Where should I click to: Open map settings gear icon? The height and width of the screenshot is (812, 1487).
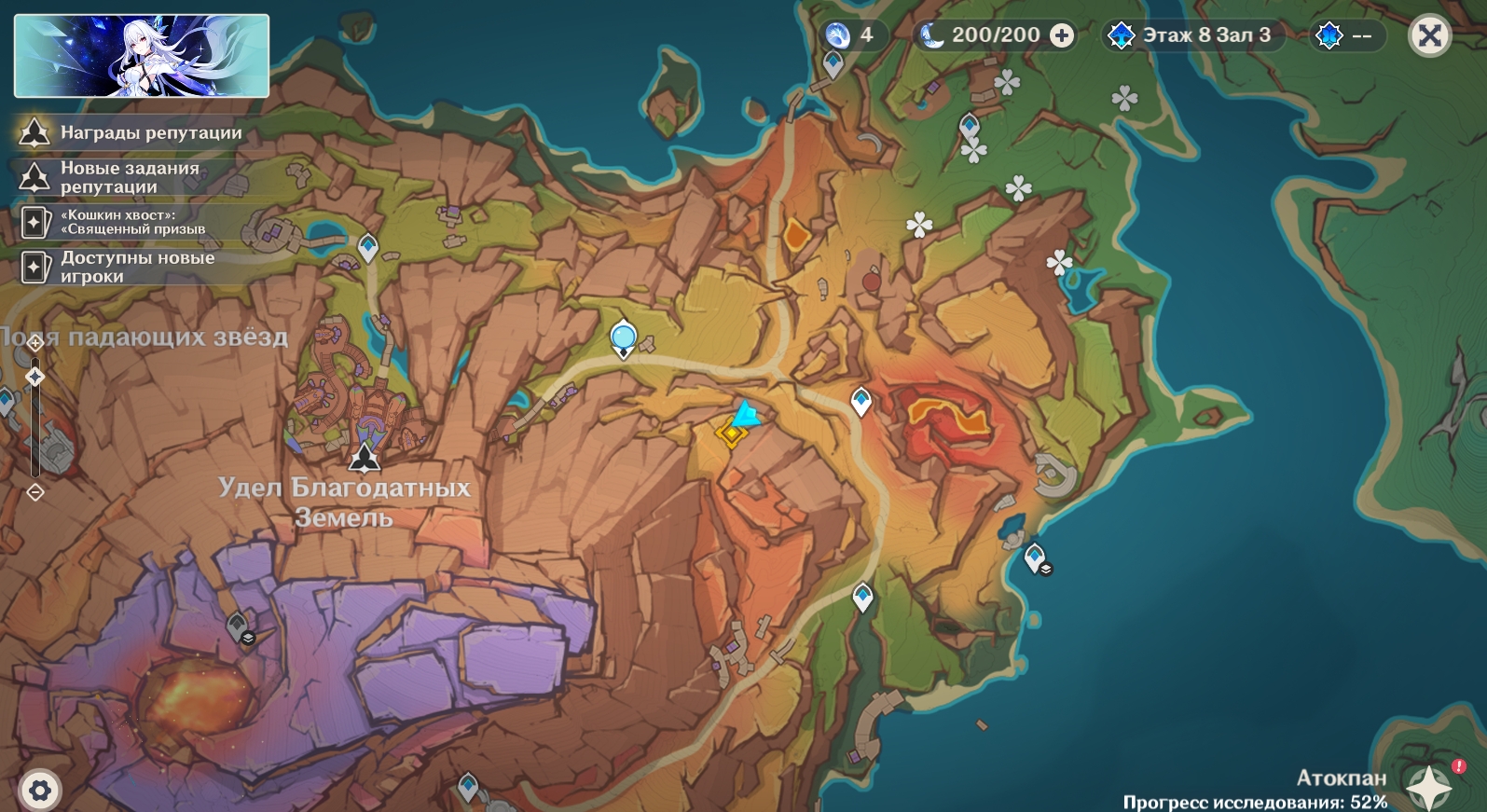tap(39, 791)
